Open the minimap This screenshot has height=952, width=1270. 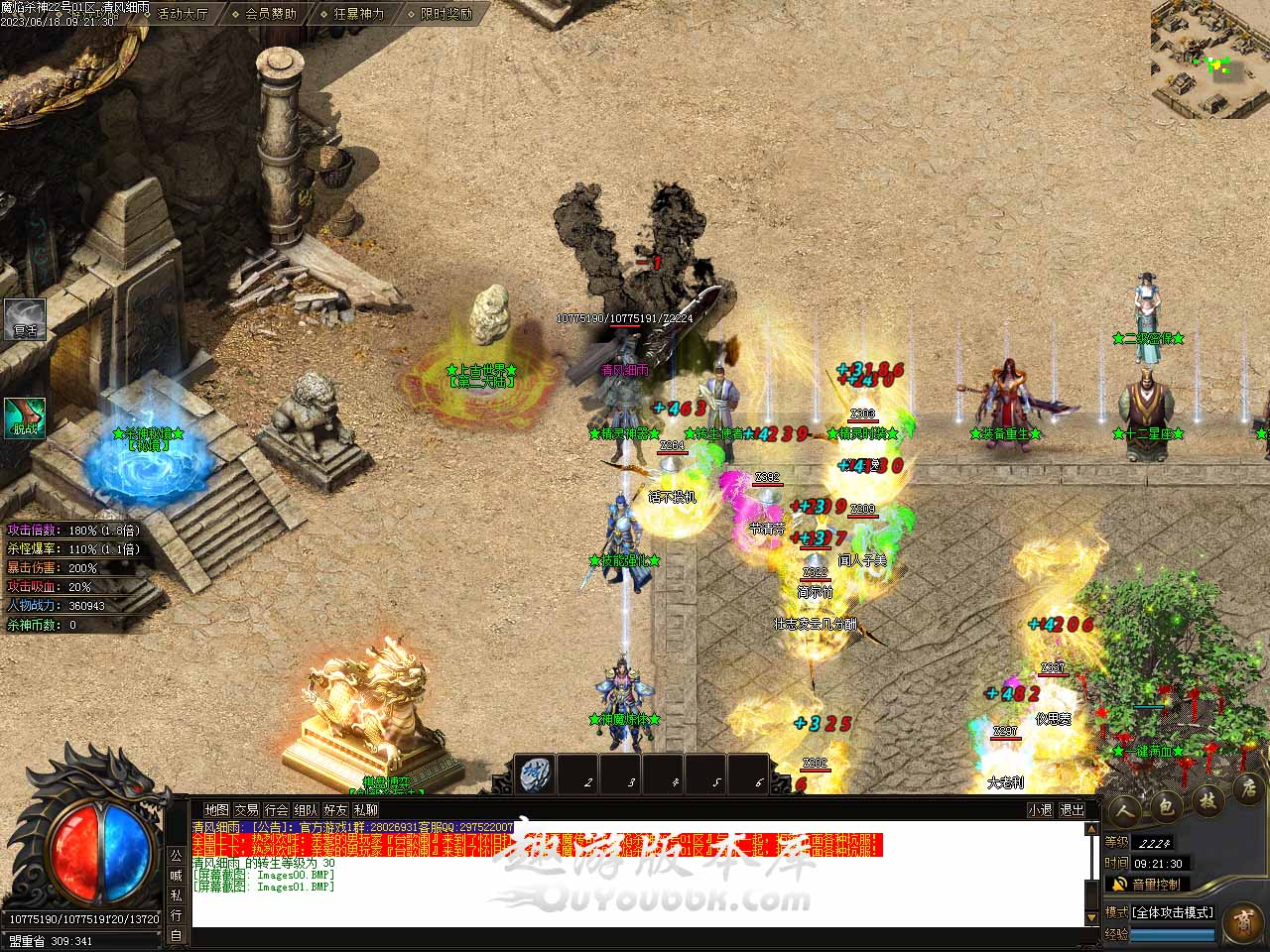[1209, 59]
